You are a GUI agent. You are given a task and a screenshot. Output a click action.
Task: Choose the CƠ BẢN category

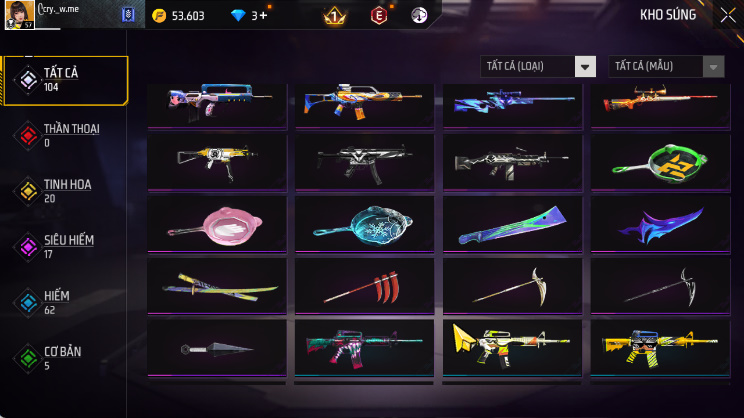65,357
